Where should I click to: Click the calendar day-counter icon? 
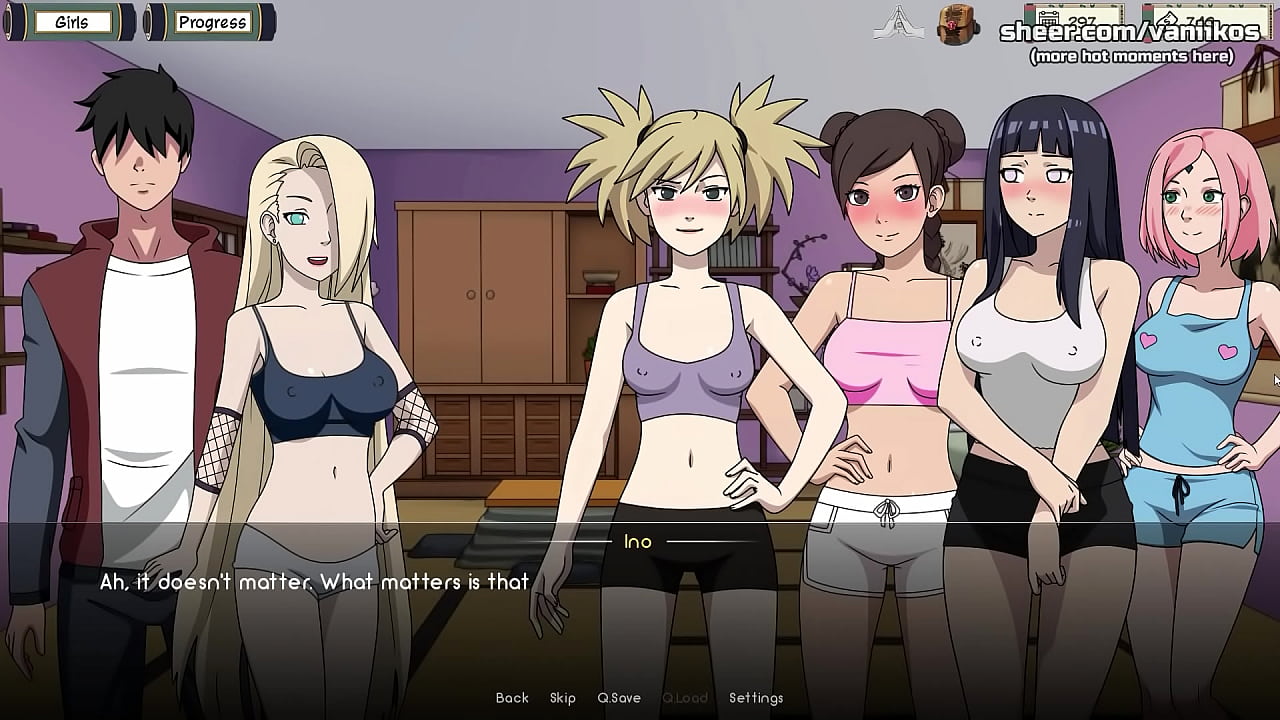[x=1048, y=19]
